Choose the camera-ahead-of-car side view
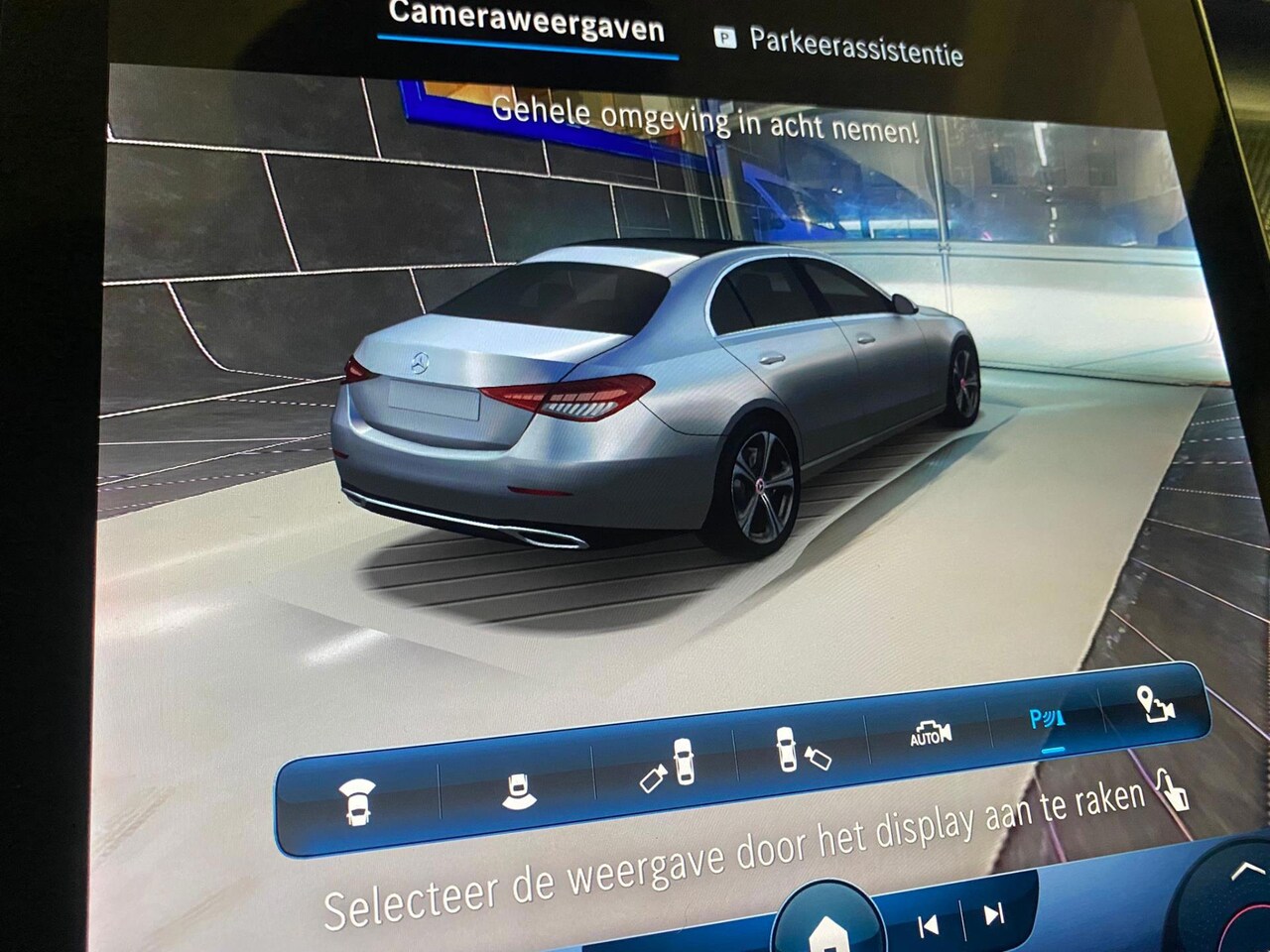The height and width of the screenshot is (952, 1270). [x=801, y=751]
